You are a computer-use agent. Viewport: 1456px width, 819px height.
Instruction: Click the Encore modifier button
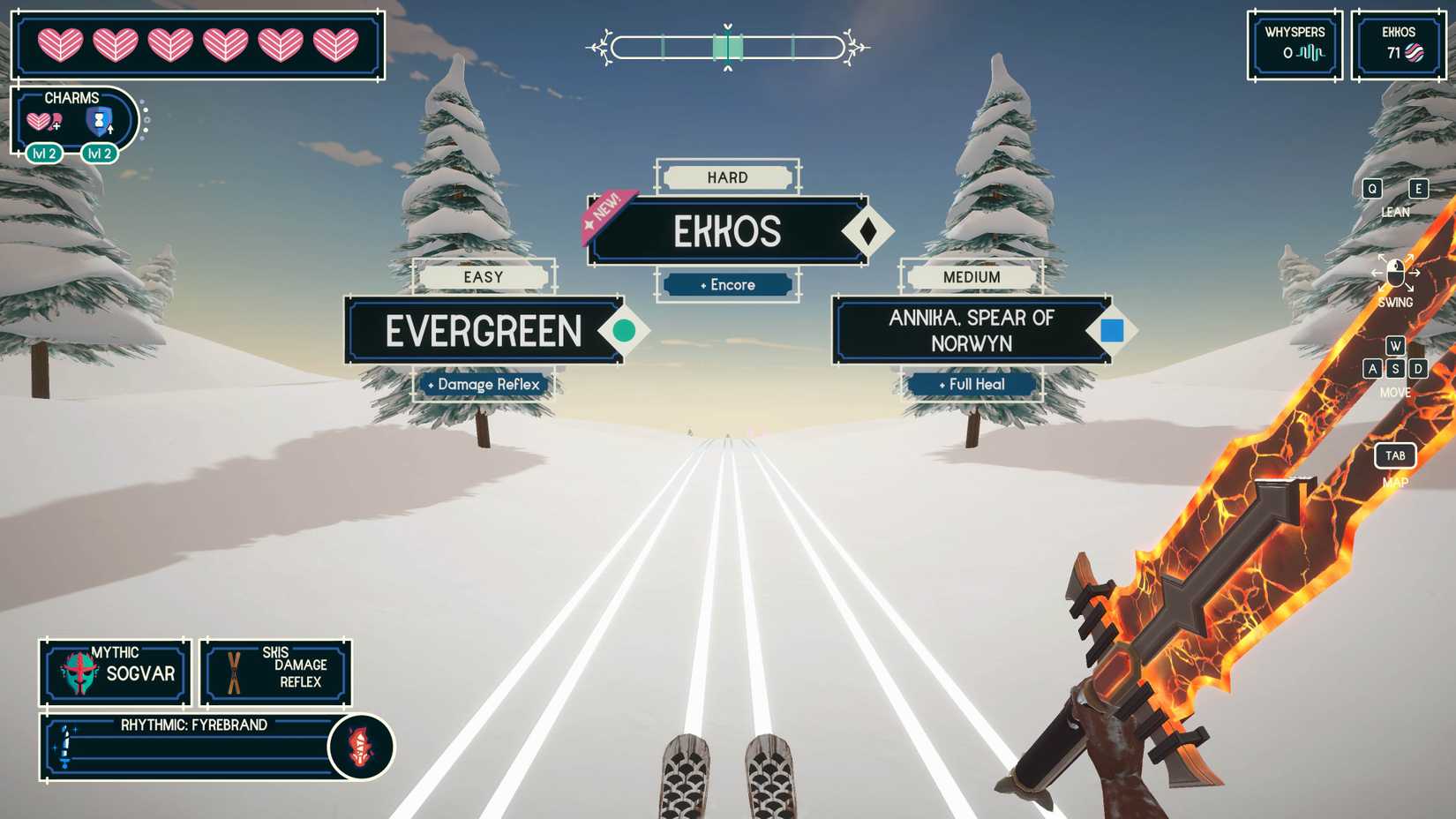point(727,285)
